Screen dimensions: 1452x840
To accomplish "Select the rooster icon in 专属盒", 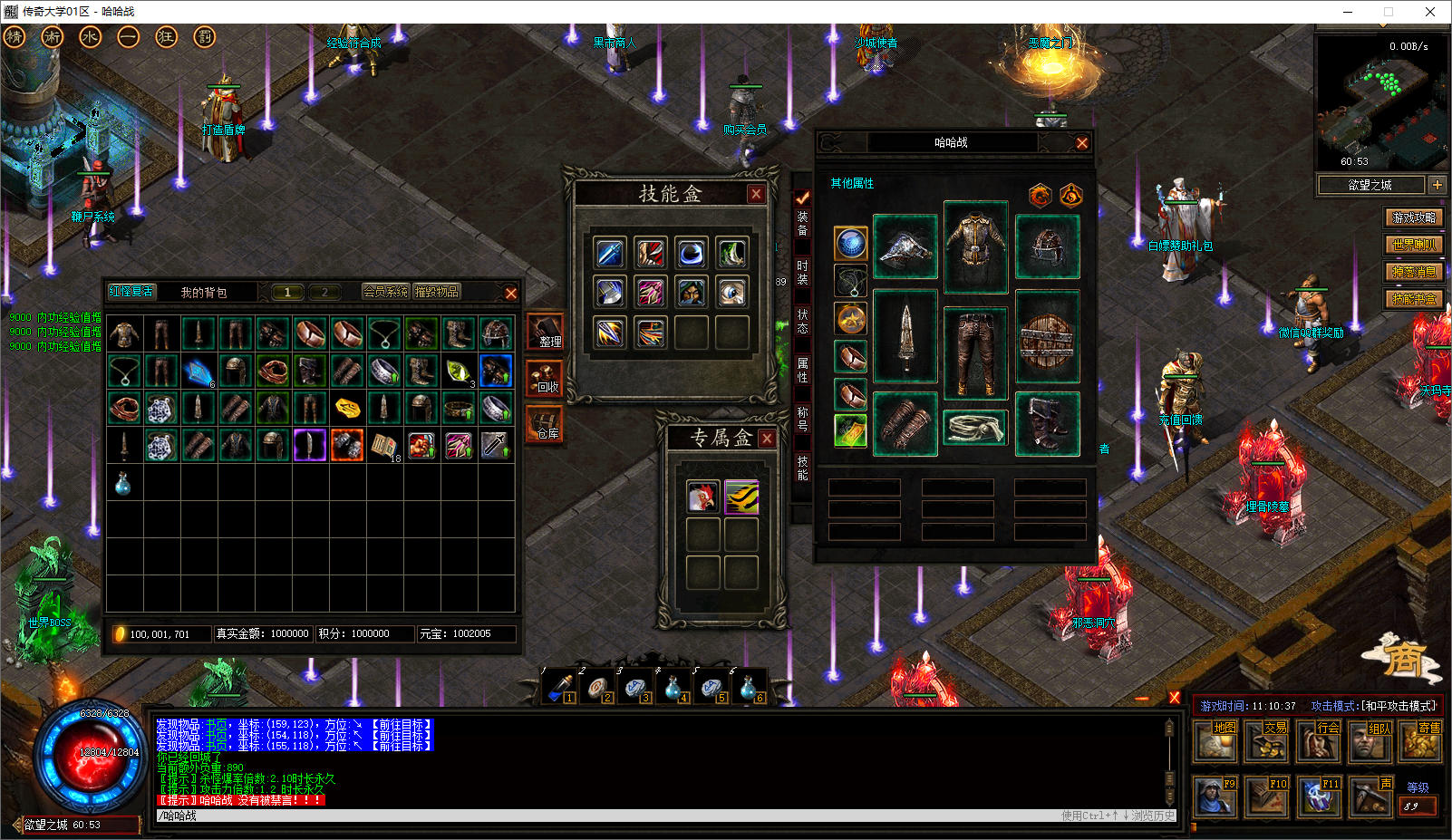I will pyautogui.click(x=702, y=497).
